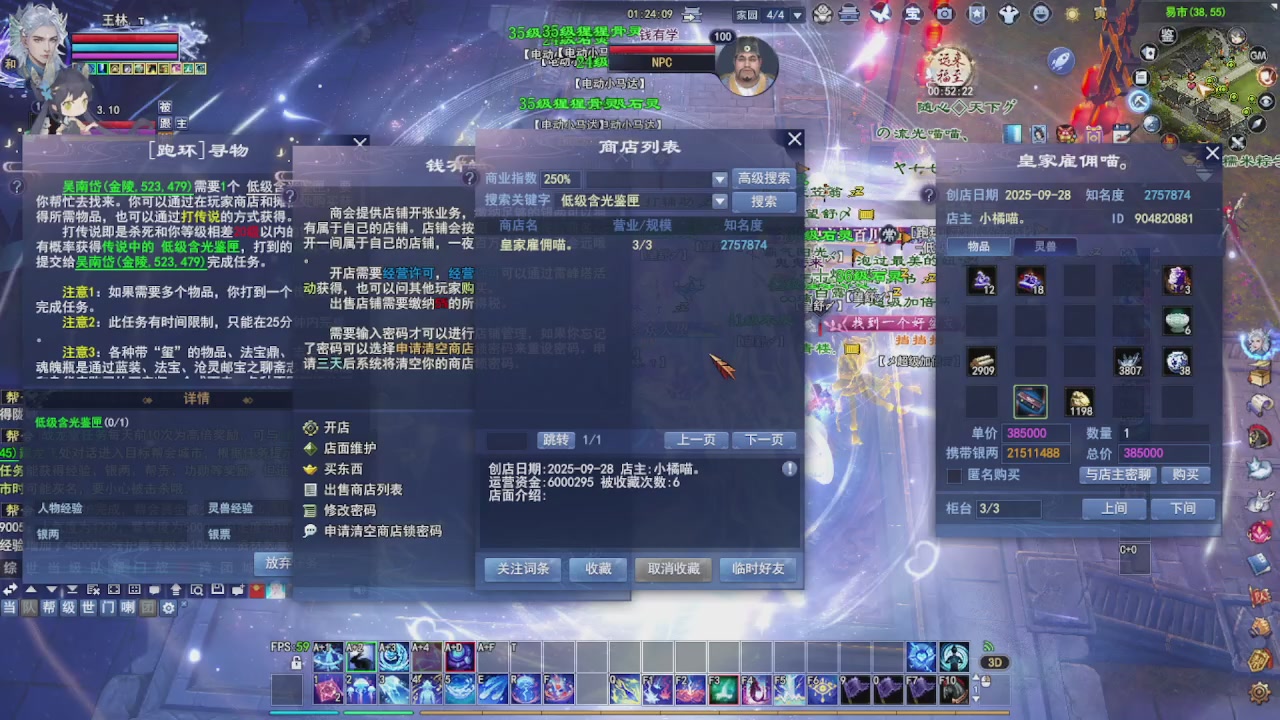1280x720 pixels.
Task: Select the 买东西 gold ingot icon
Action: coord(309,468)
